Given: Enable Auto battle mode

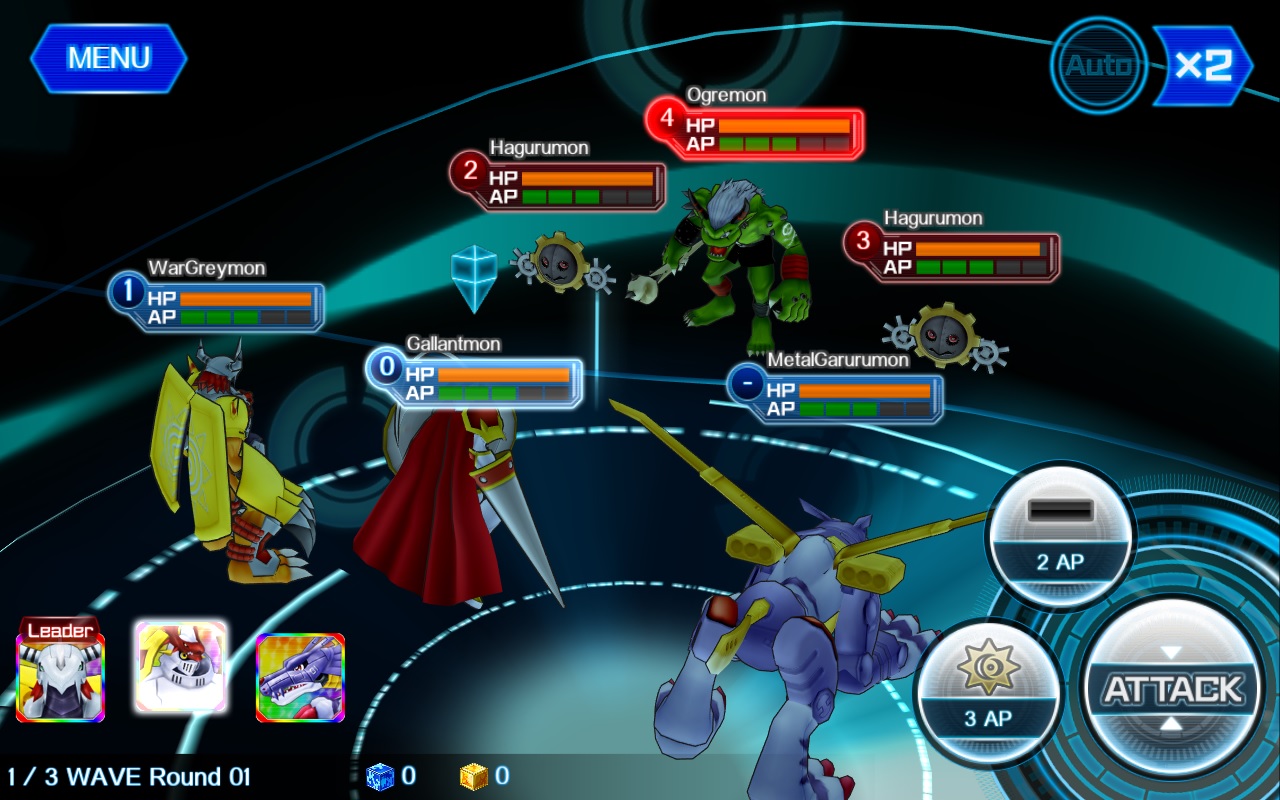Looking at the screenshot, I should 1097,66.
